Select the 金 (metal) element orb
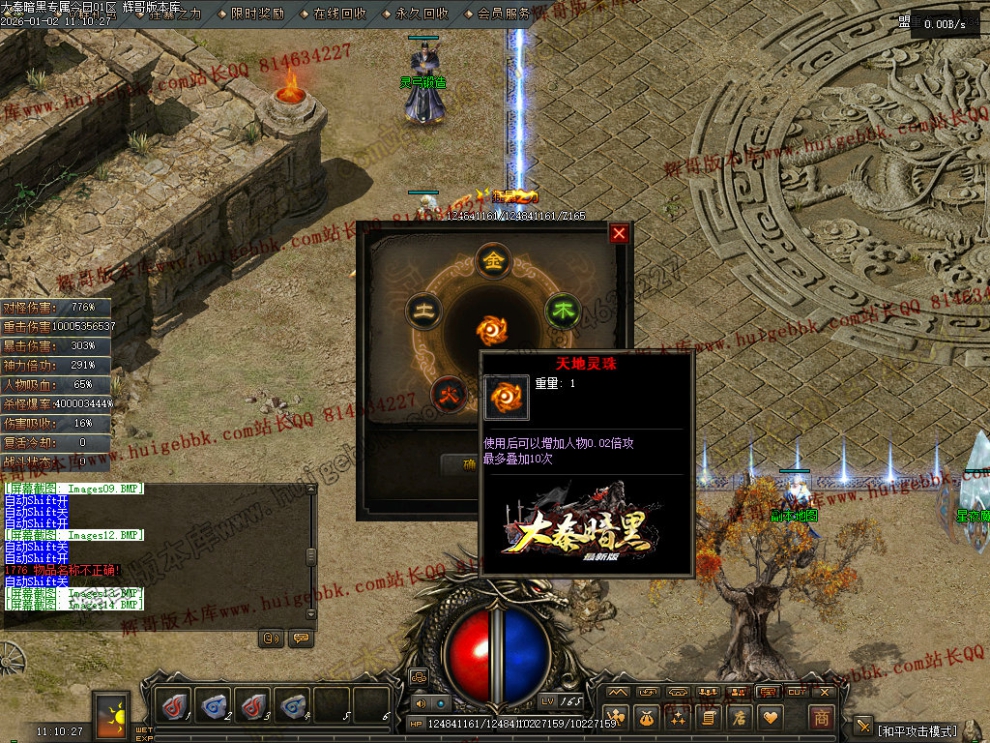The image size is (990, 743). (493, 260)
